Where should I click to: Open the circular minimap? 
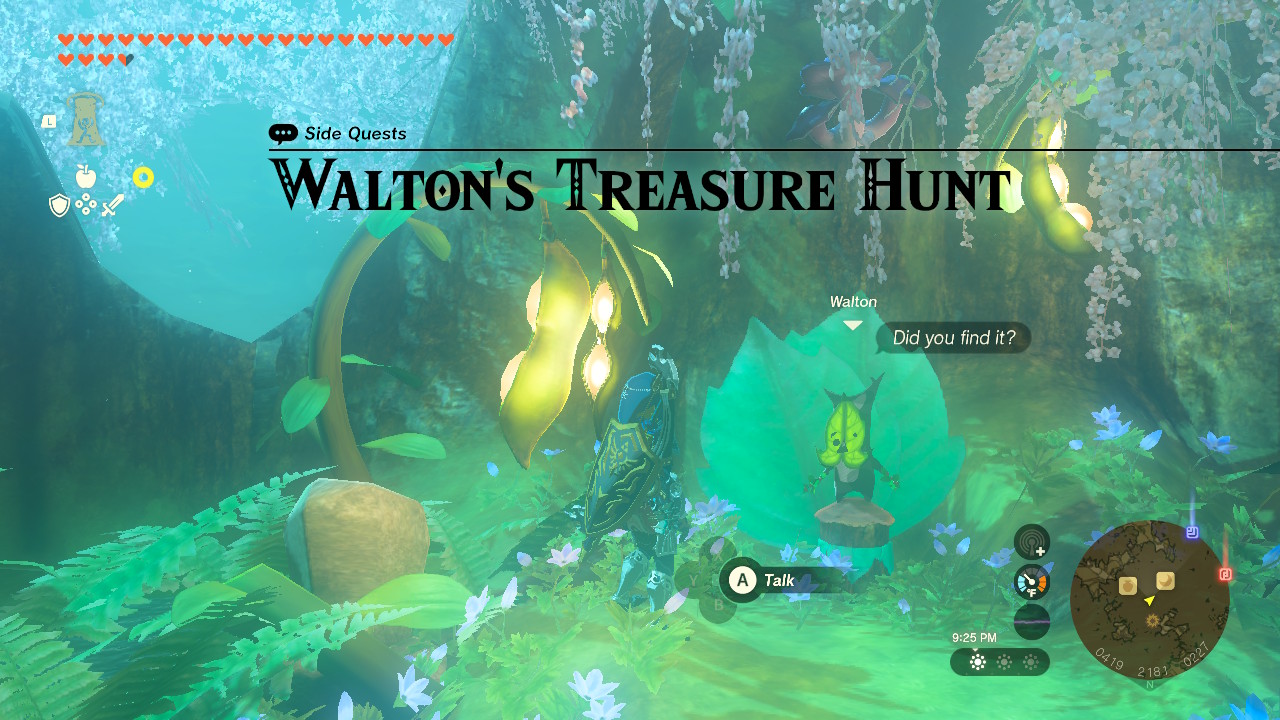[1149, 600]
